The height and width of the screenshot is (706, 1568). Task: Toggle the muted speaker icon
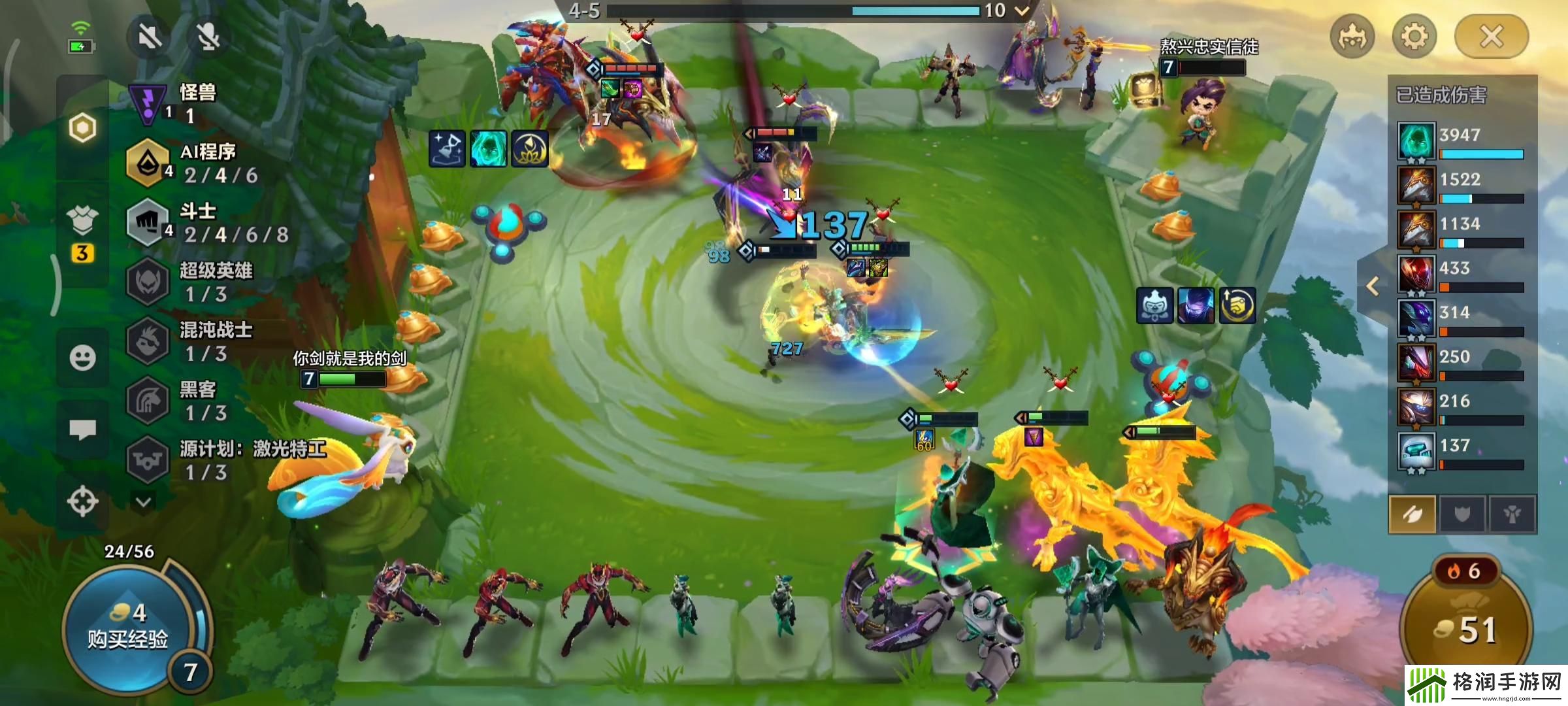[150, 37]
